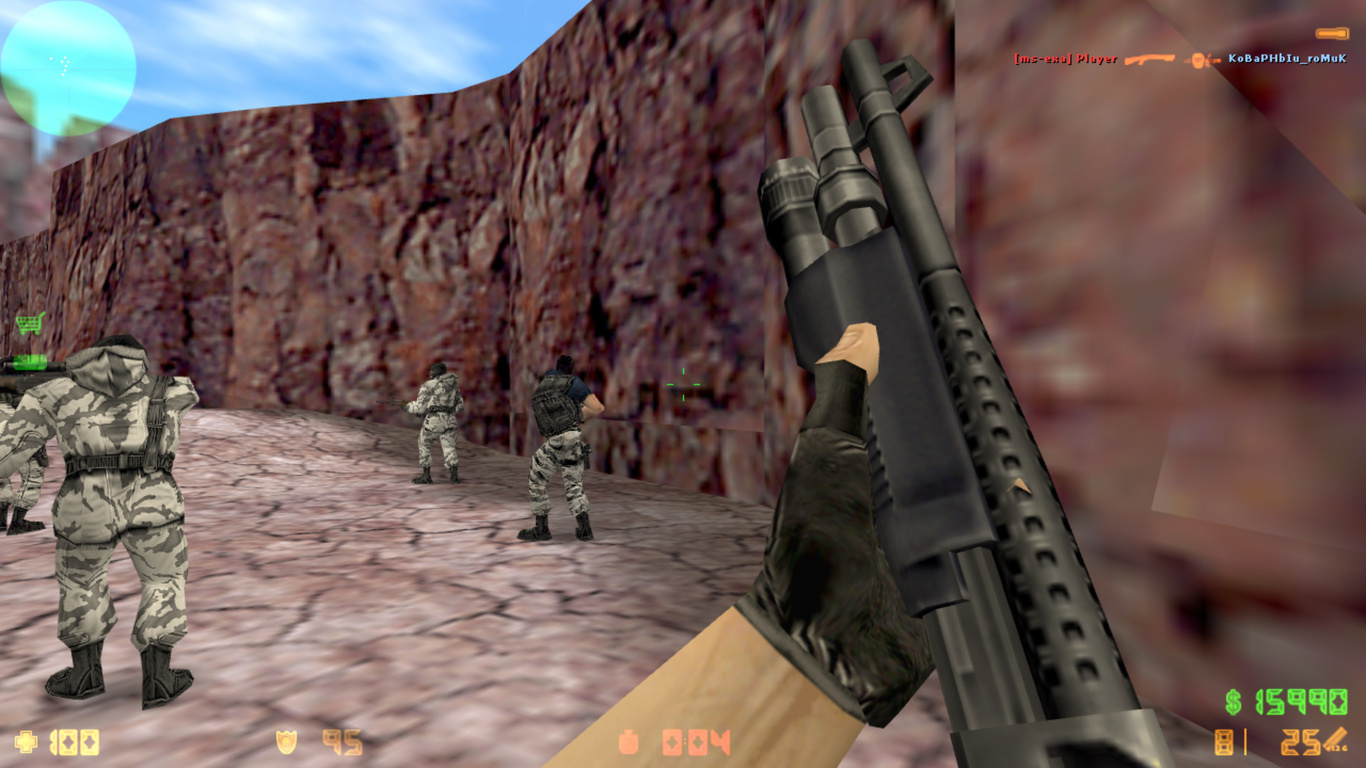Click the bomb timer icon near 0:04
Image resolution: width=1366 pixels, height=768 pixels.
(629, 742)
